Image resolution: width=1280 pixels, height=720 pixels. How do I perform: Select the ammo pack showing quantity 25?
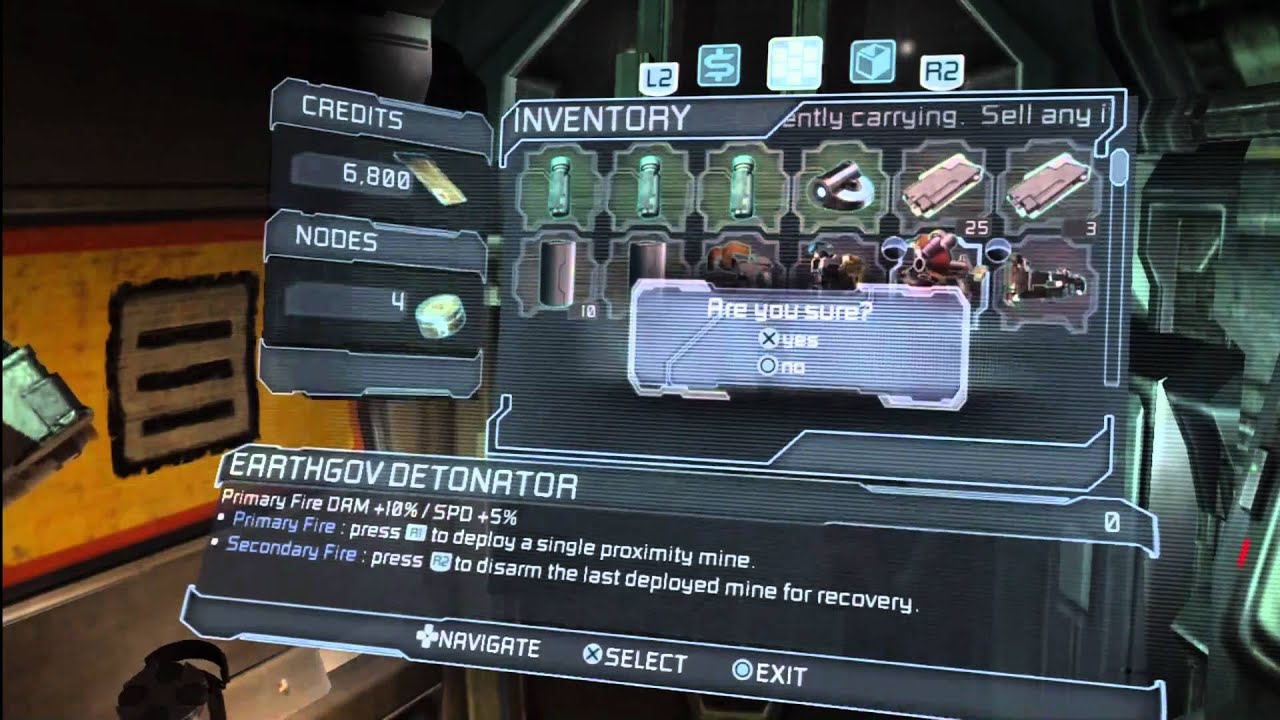(940, 185)
